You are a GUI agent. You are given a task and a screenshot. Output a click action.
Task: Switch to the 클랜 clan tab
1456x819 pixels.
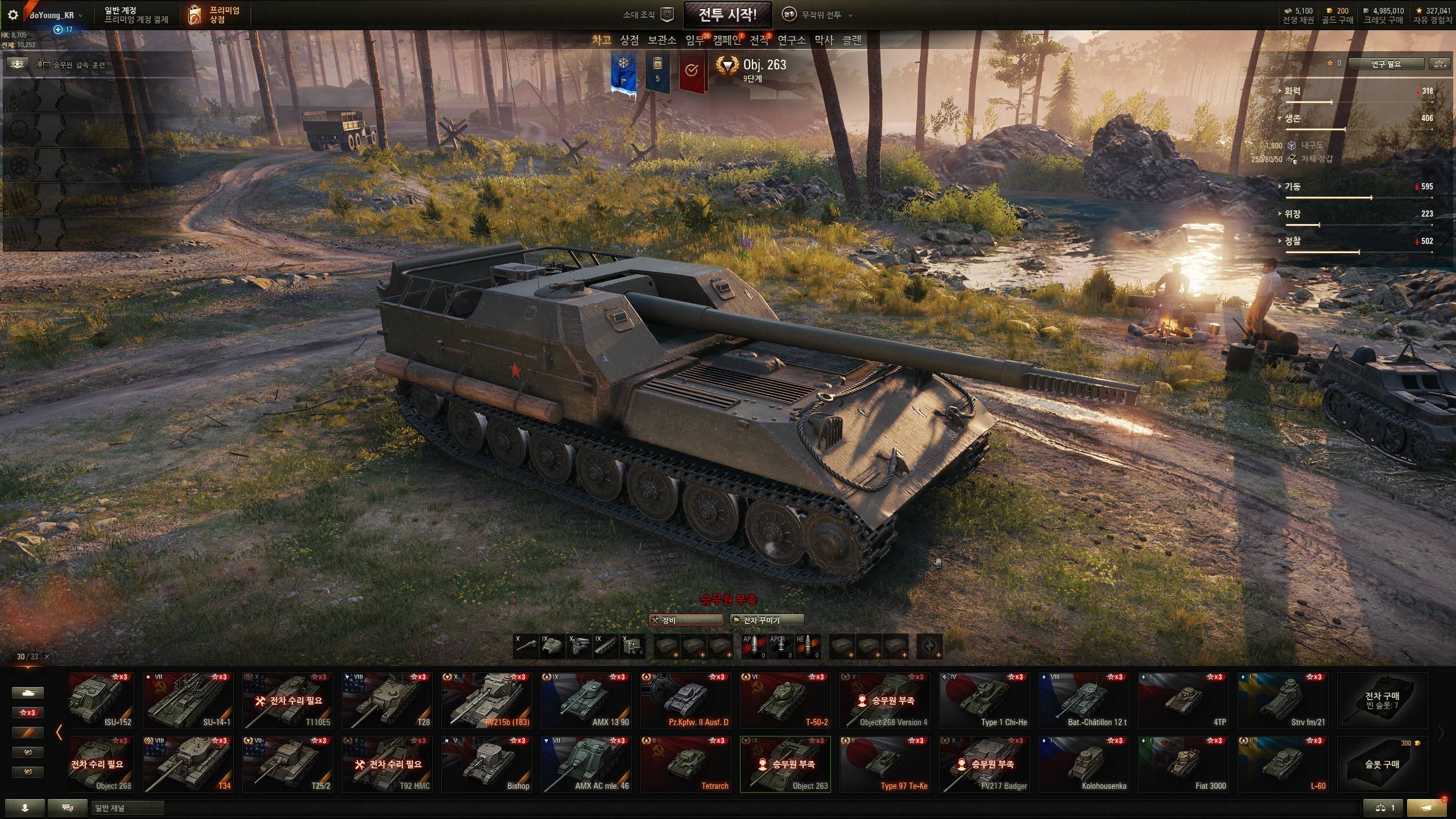pos(851,40)
